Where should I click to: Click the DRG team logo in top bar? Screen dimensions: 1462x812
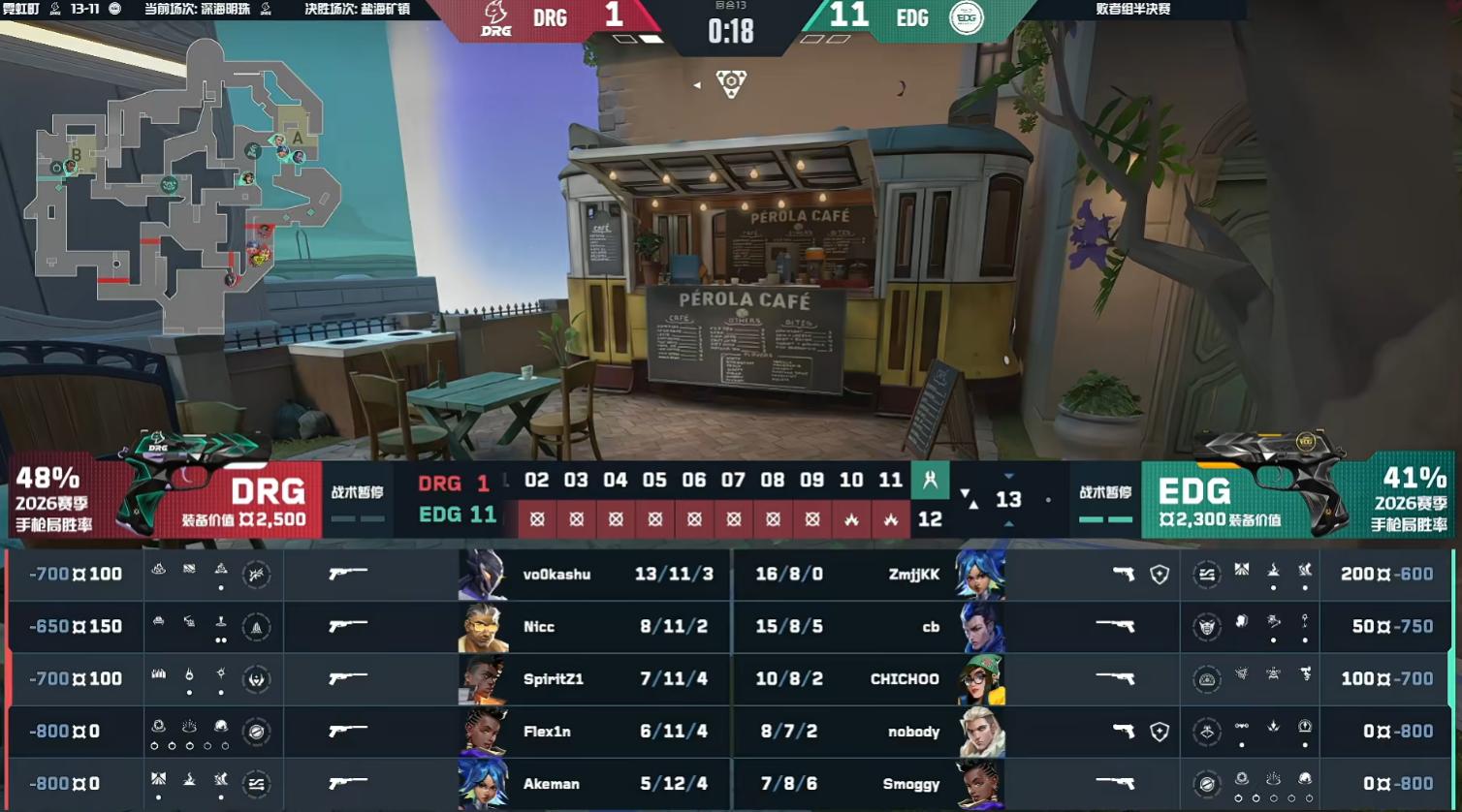[x=495, y=19]
